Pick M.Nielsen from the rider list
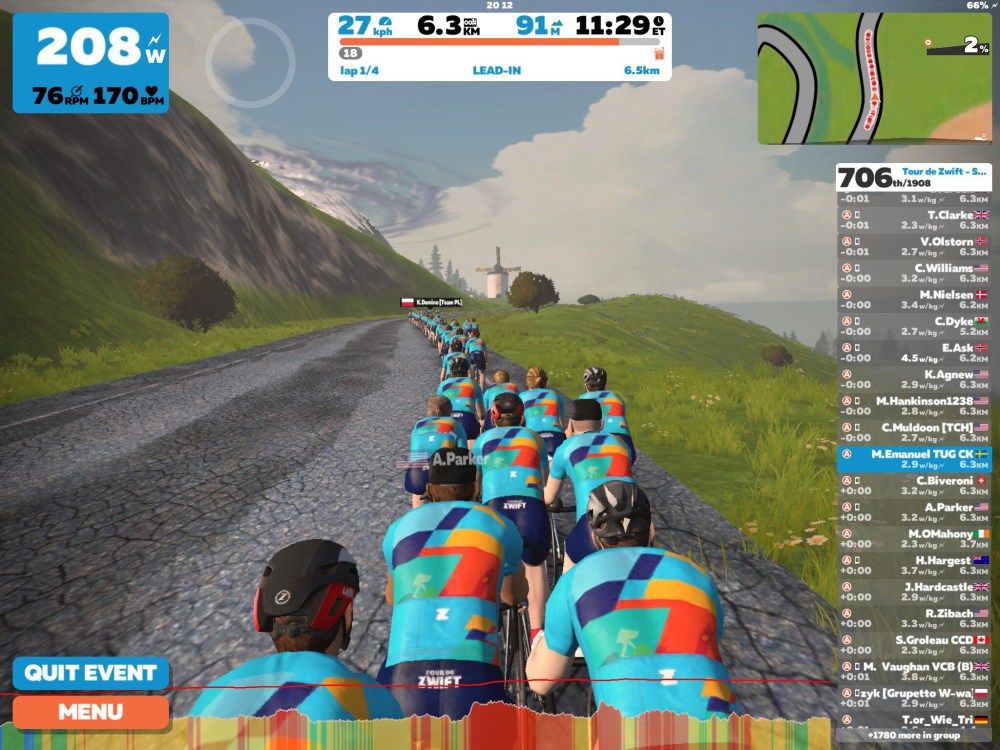Image resolution: width=1000 pixels, height=750 pixels. (x=914, y=300)
